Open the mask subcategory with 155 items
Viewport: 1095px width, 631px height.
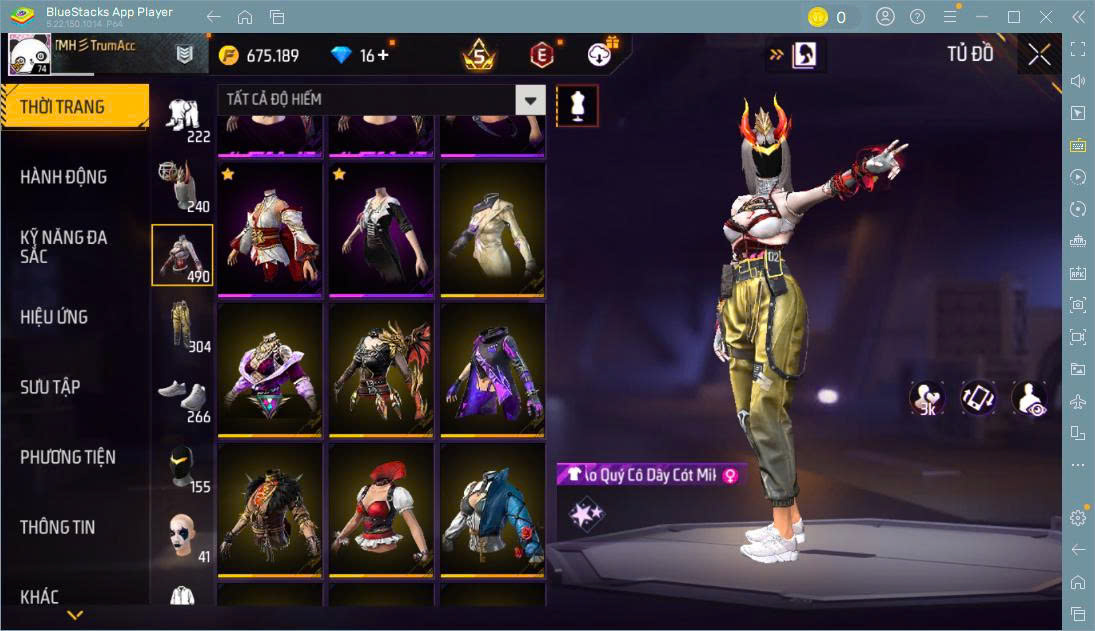coord(182,466)
